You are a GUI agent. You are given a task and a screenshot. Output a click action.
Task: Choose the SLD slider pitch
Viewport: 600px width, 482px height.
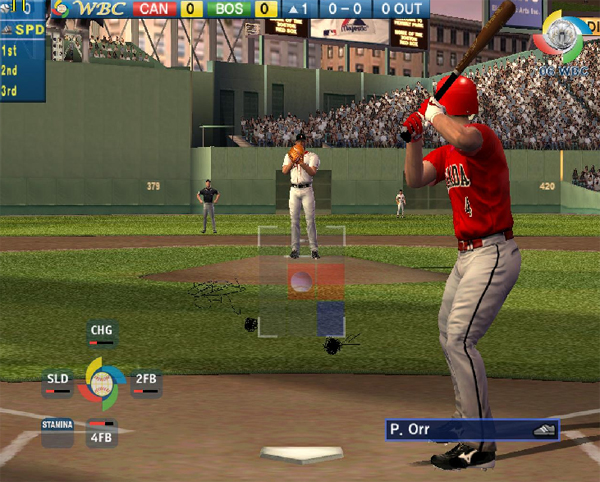click(x=58, y=380)
